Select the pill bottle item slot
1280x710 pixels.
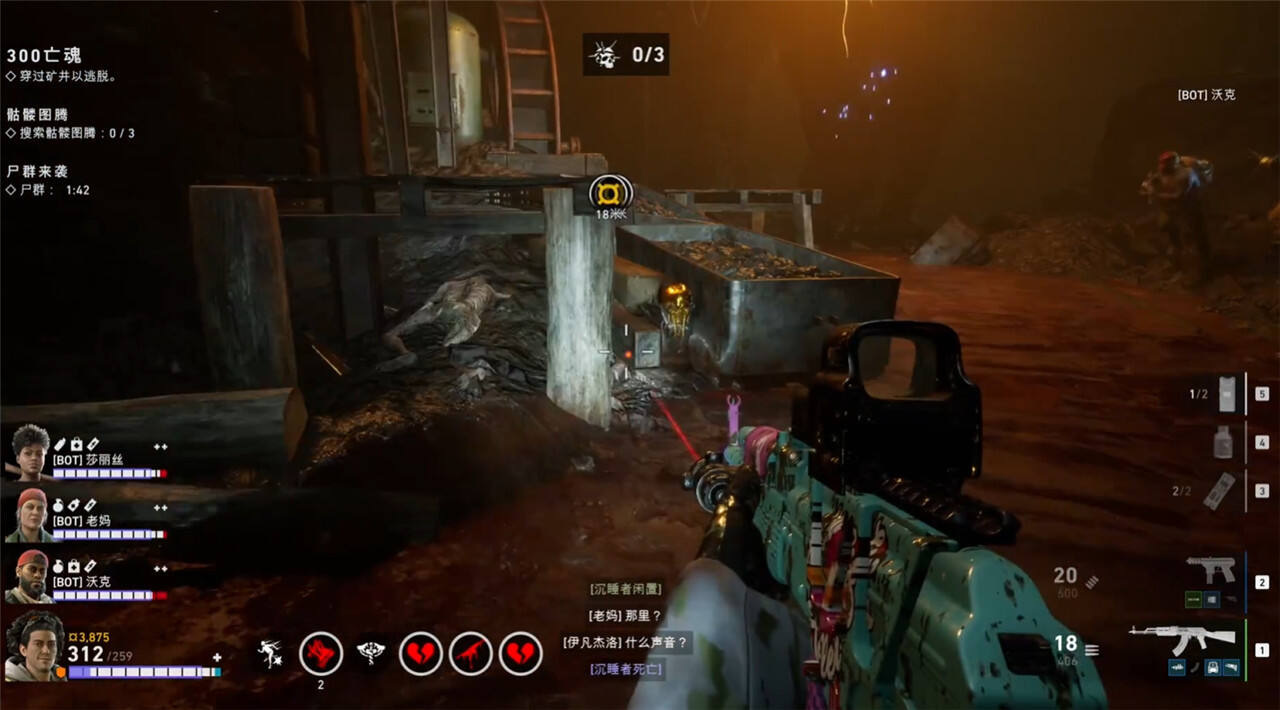pyautogui.click(x=1222, y=442)
